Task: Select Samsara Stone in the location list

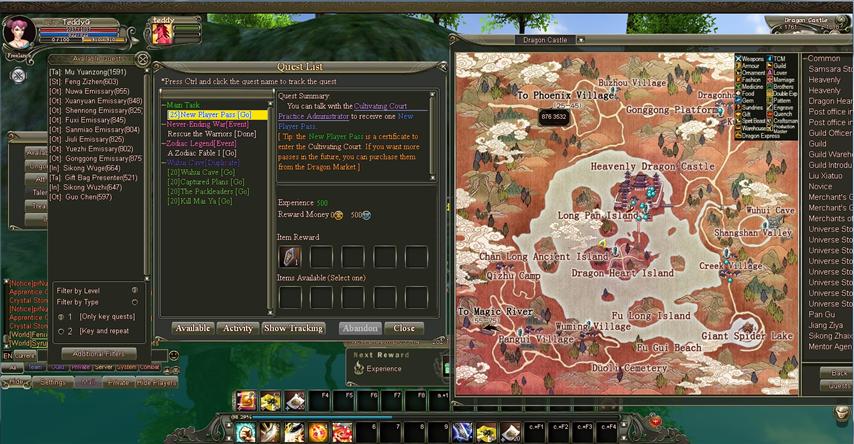Action: (x=829, y=69)
